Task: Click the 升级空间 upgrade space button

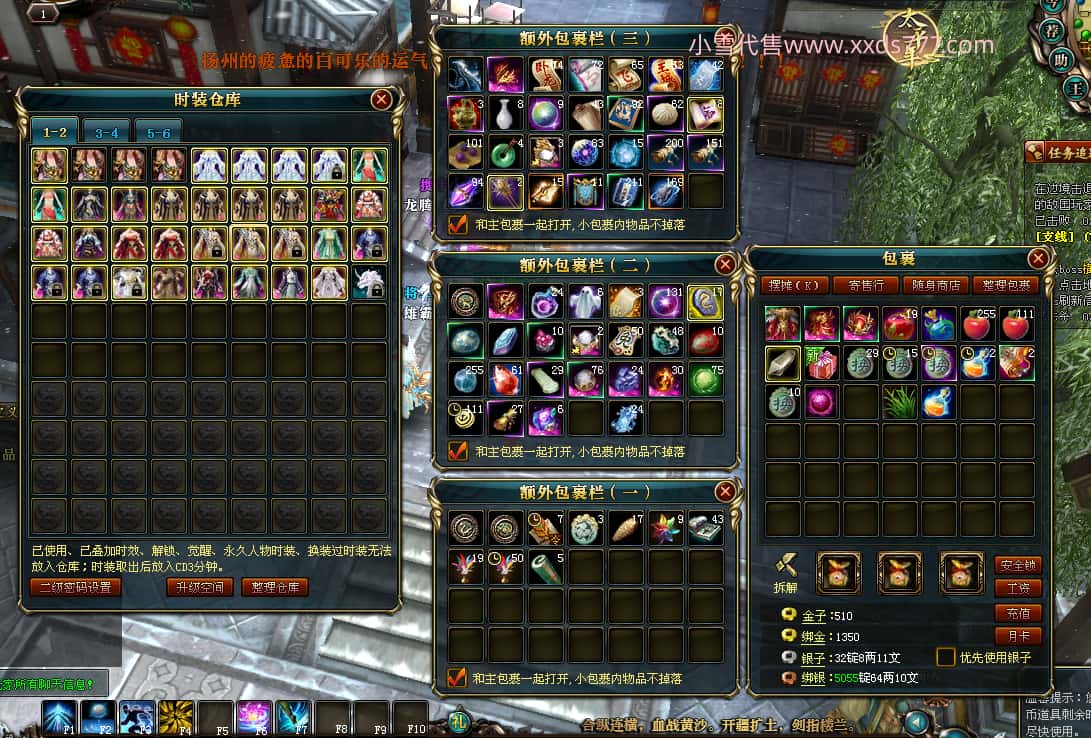Action: tap(200, 587)
